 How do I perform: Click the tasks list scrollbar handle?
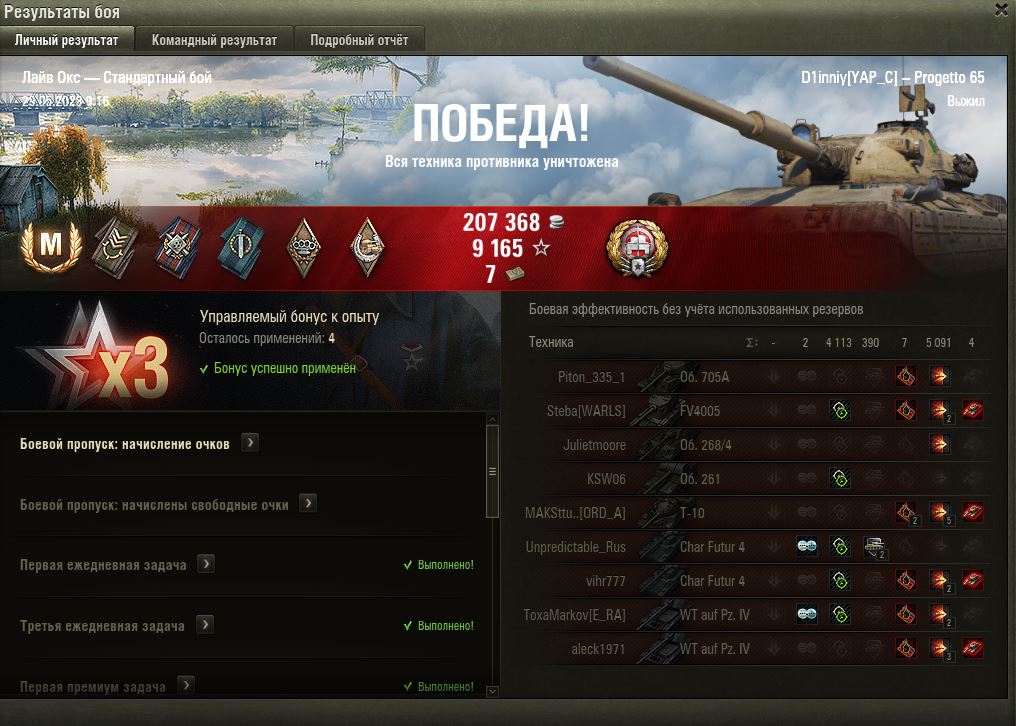[x=491, y=470]
